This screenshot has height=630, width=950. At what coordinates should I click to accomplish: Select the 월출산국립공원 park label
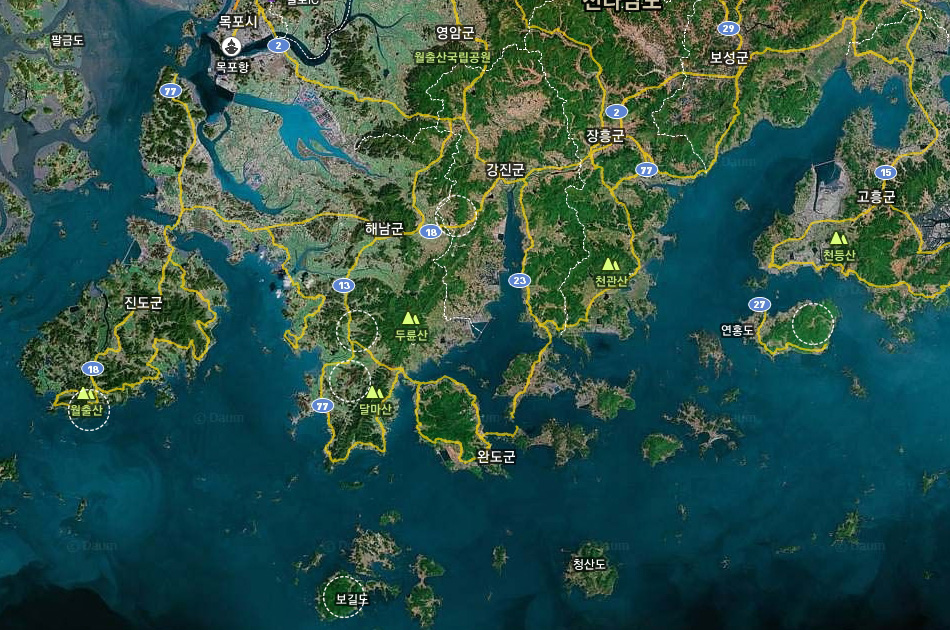click(453, 57)
